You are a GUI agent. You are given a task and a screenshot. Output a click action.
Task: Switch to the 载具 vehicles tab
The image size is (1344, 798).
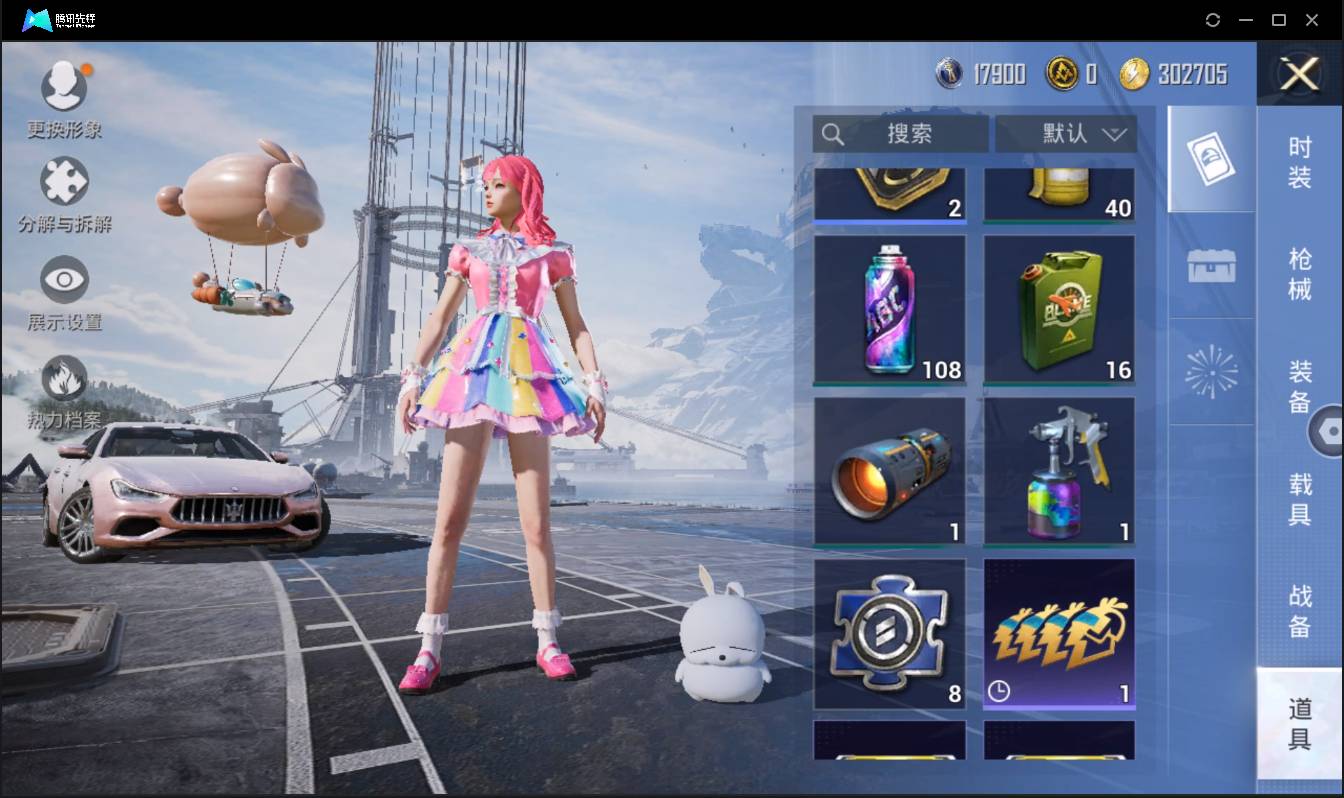tap(1299, 499)
